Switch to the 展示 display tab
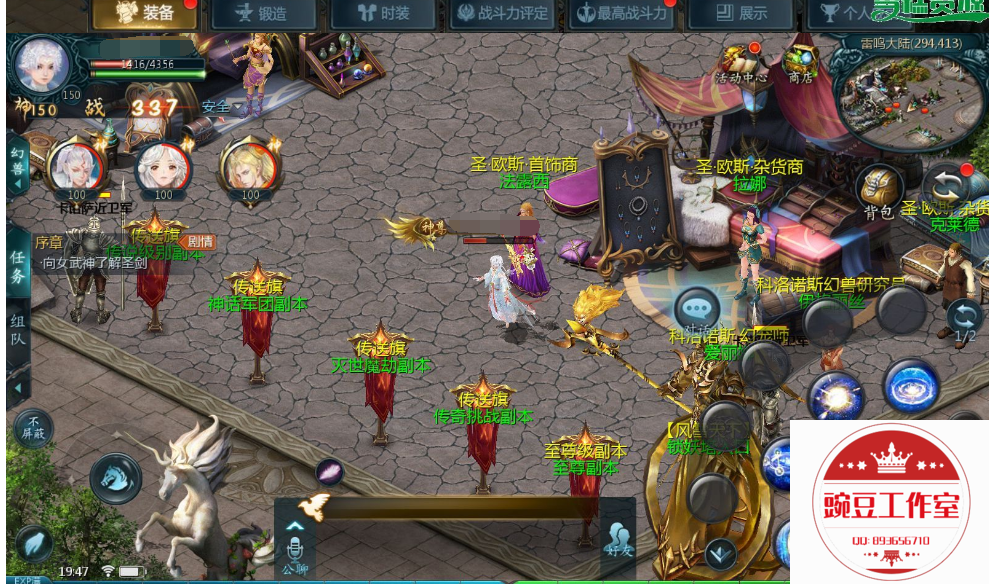The width and height of the screenshot is (989, 584). coord(740,14)
